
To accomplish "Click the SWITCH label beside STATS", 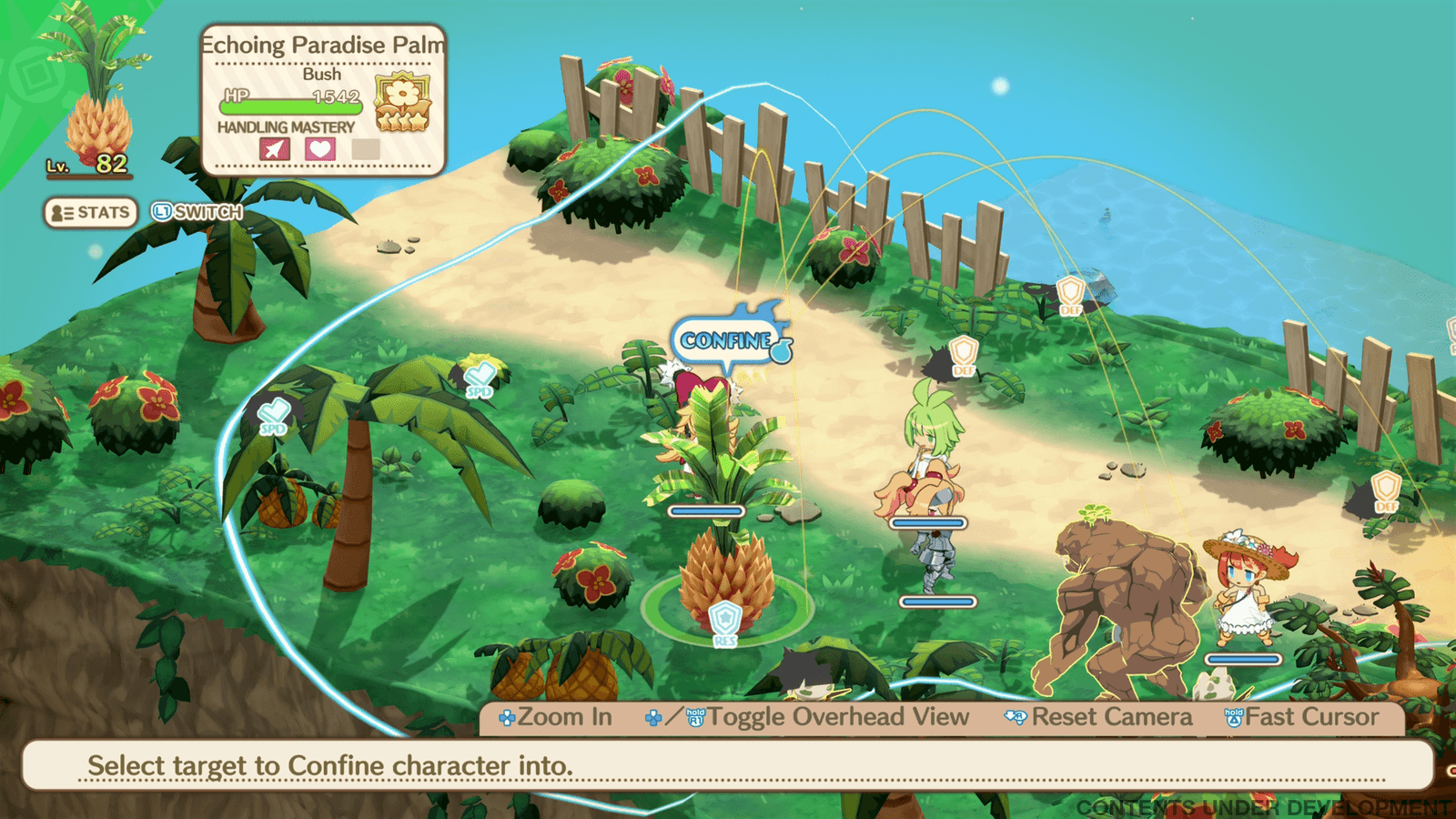I will click(197, 212).
